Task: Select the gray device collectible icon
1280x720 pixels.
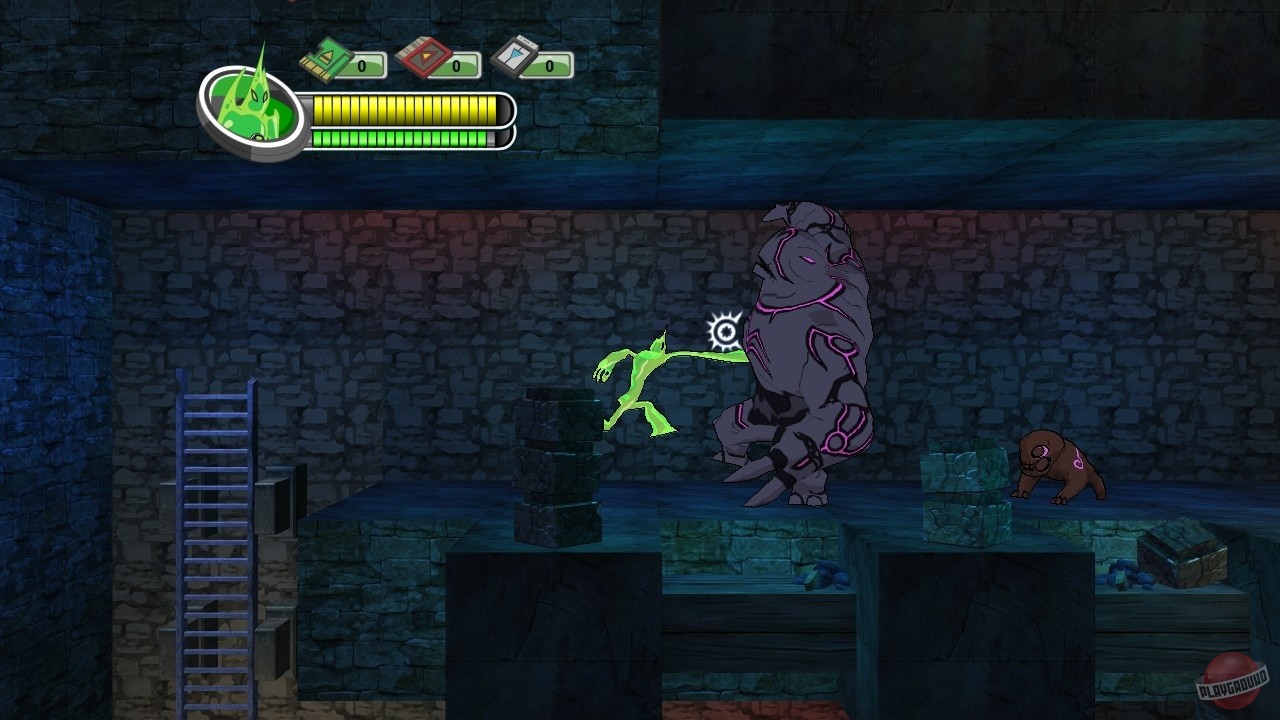Action: 512,57
